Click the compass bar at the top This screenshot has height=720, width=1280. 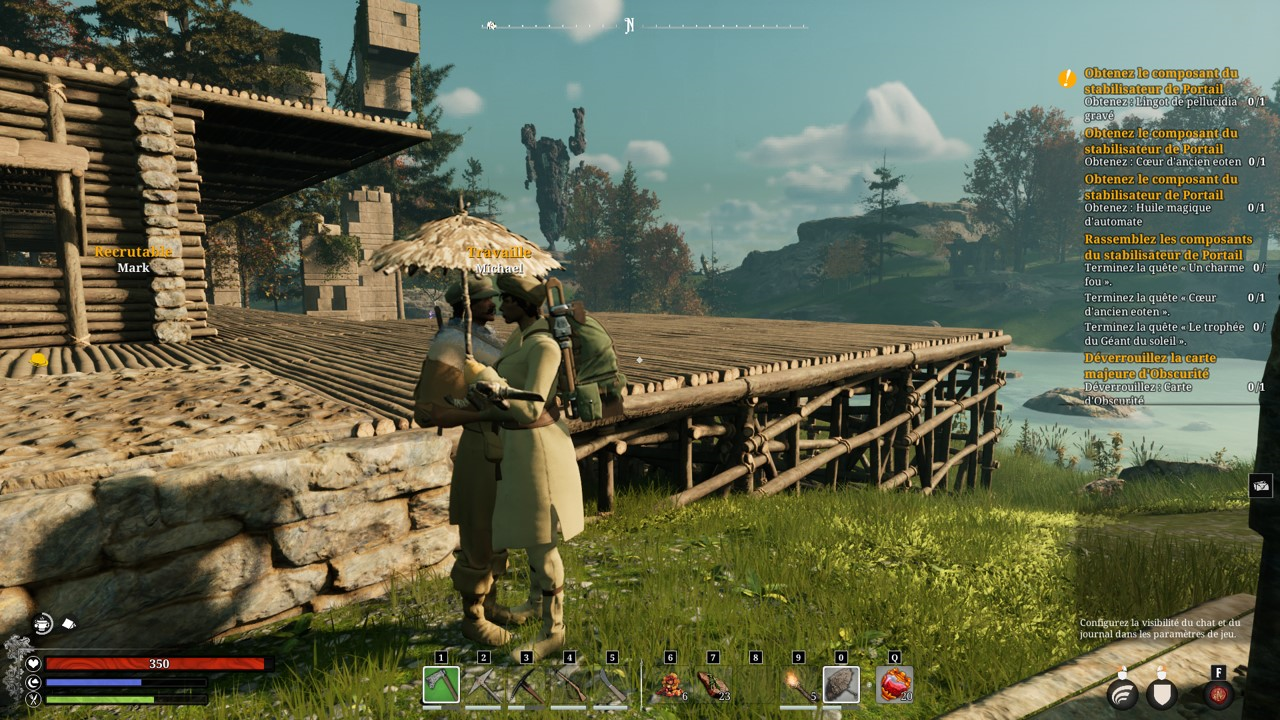pyautogui.click(x=645, y=26)
